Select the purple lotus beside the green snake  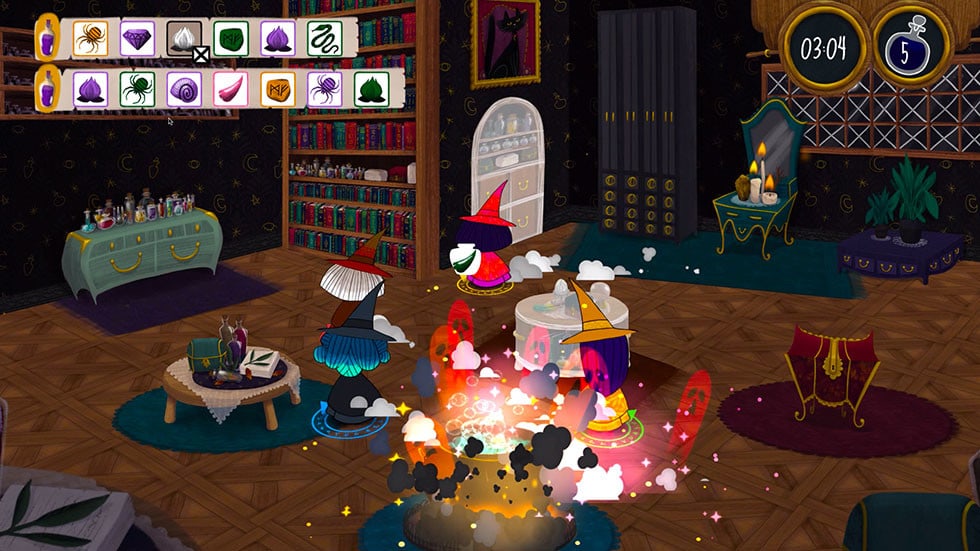click(x=278, y=38)
